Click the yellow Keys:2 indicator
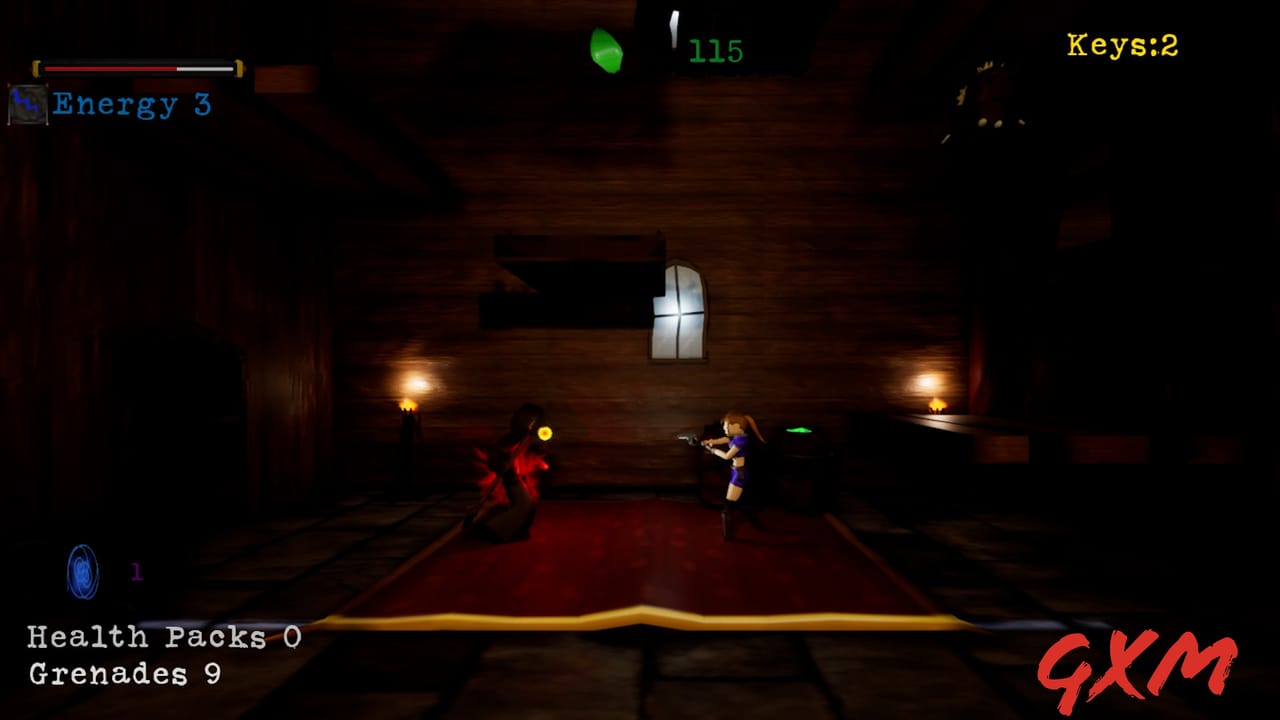Image resolution: width=1280 pixels, height=720 pixels. [x=1122, y=46]
